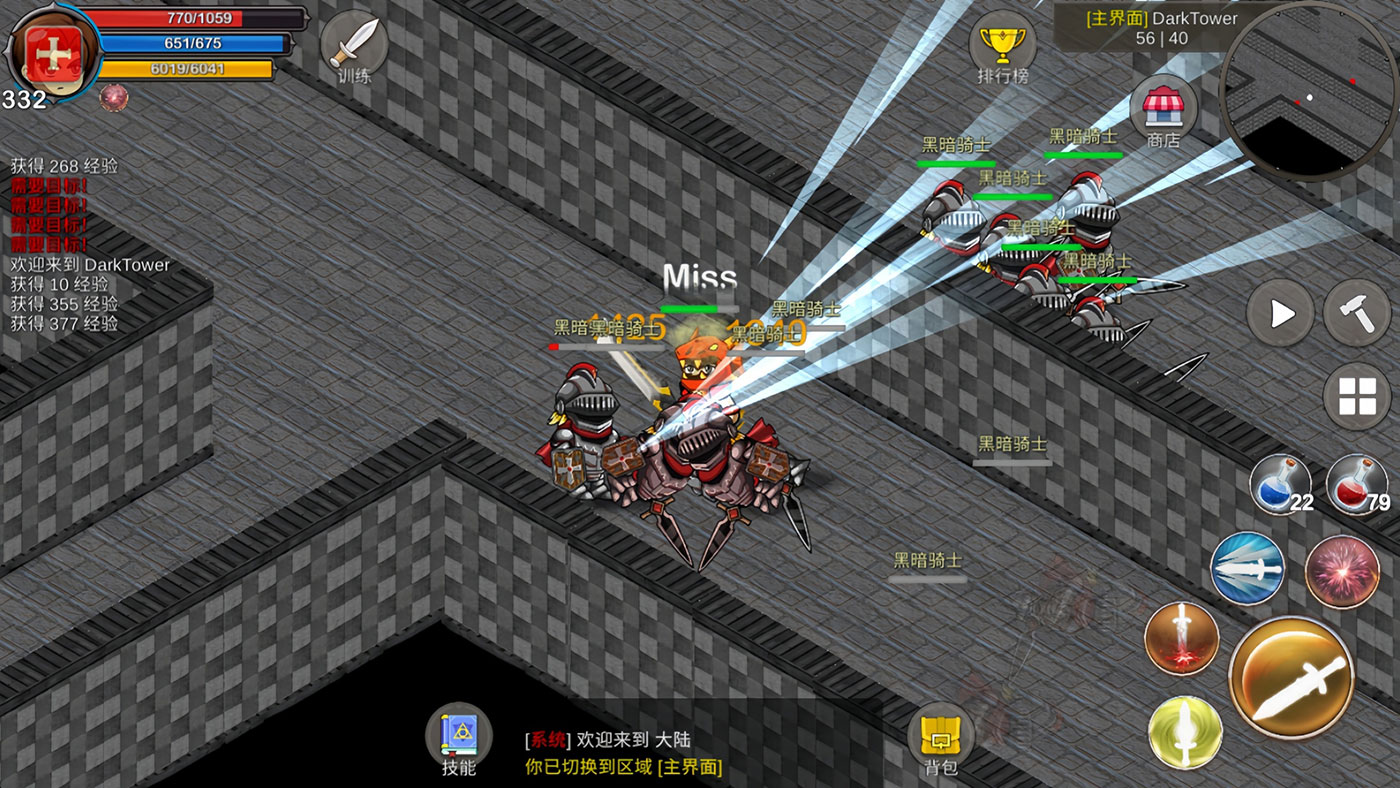This screenshot has height=788, width=1400.
Task: Select the small pink orb buff icon
Action: point(114,97)
